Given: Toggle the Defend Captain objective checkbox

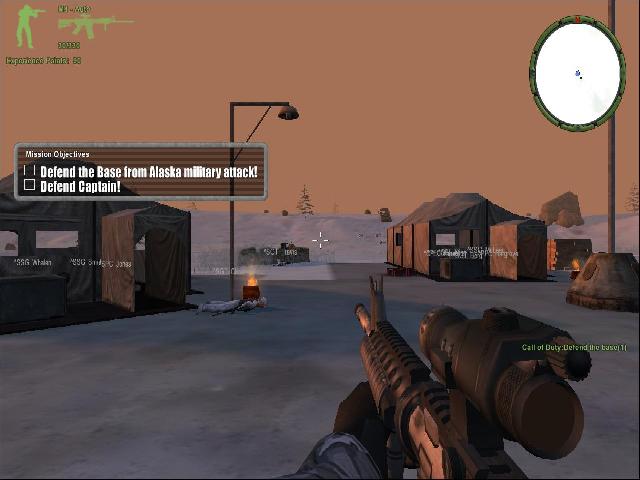Looking at the screenshot, I should click(30, 186).
